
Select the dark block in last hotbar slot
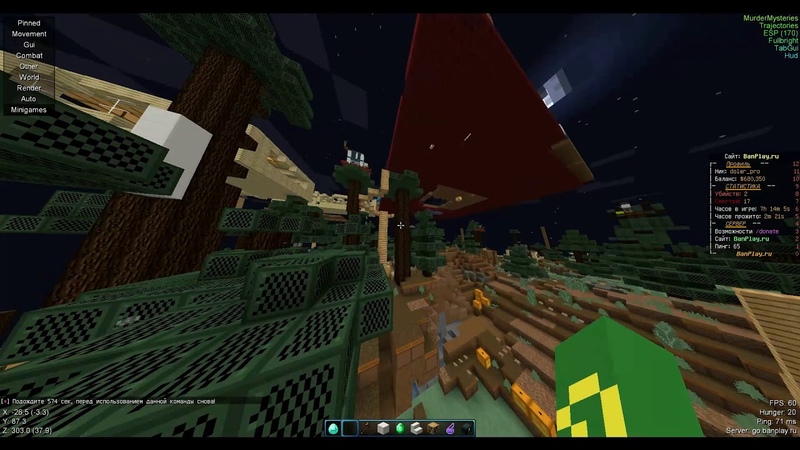coord(467,428)
